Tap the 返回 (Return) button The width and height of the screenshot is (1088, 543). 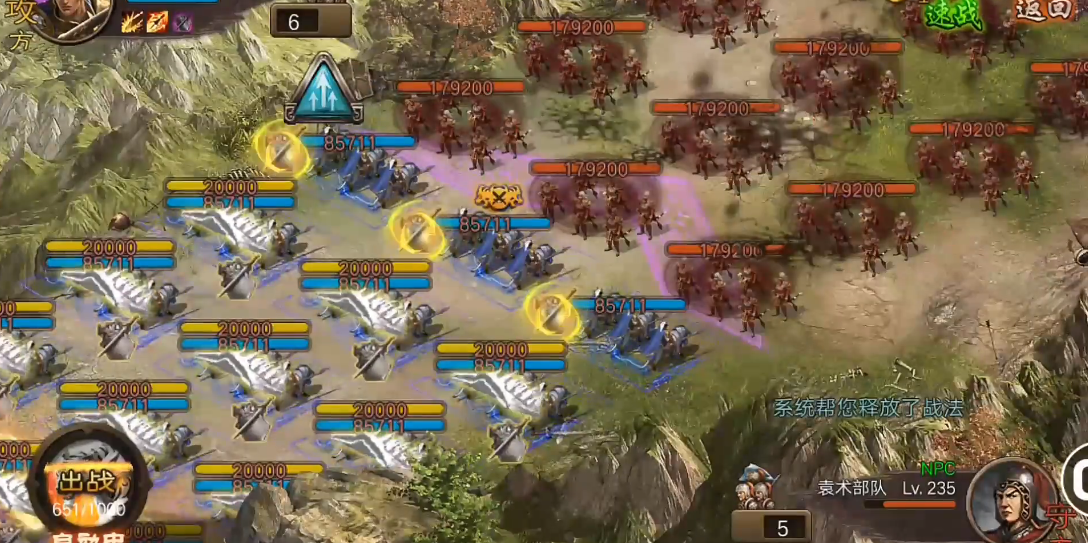pos(1042,10)
